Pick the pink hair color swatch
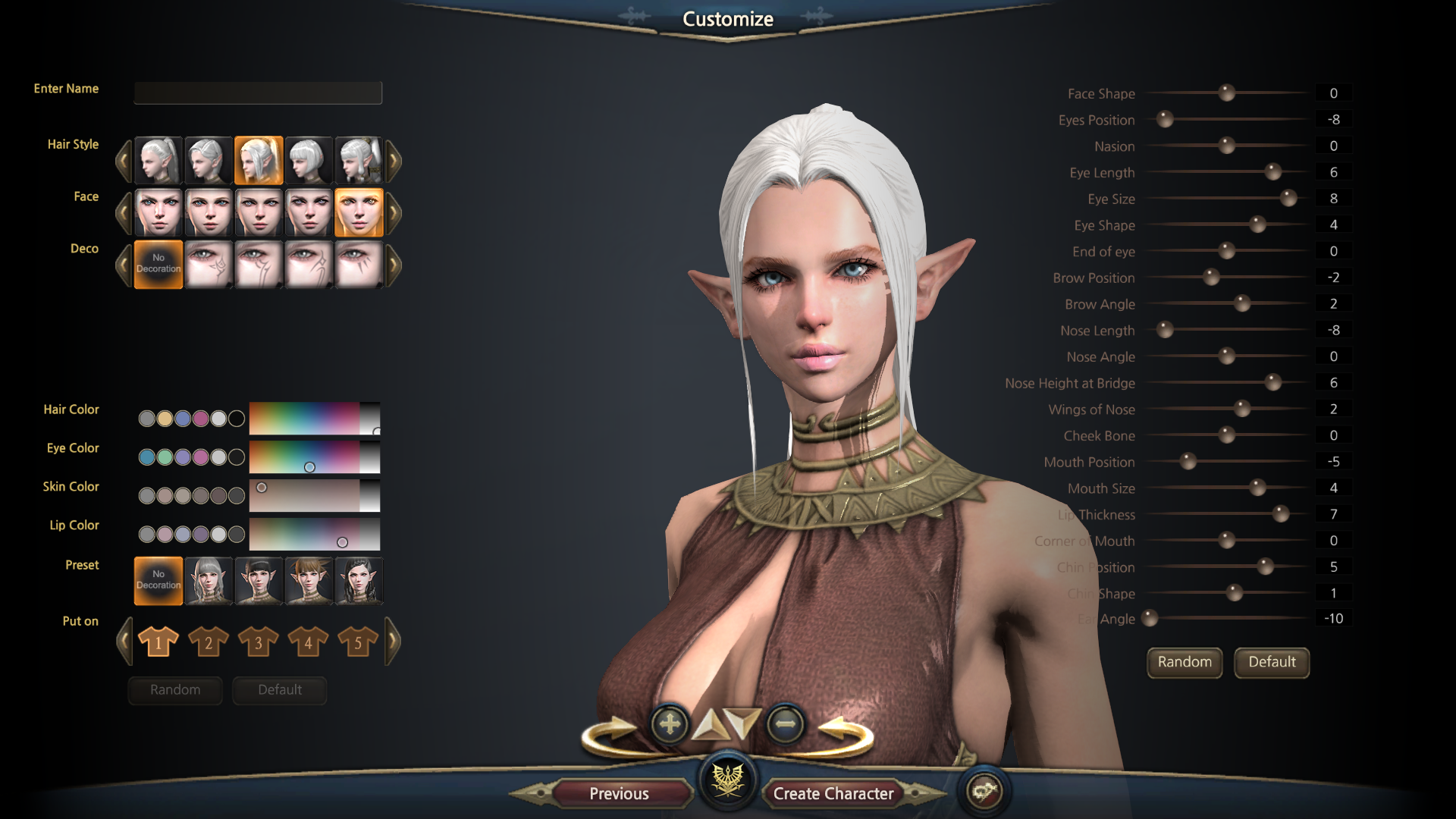Image resolution: width=1456 pixels, height=819 pixels. point(200,419)
